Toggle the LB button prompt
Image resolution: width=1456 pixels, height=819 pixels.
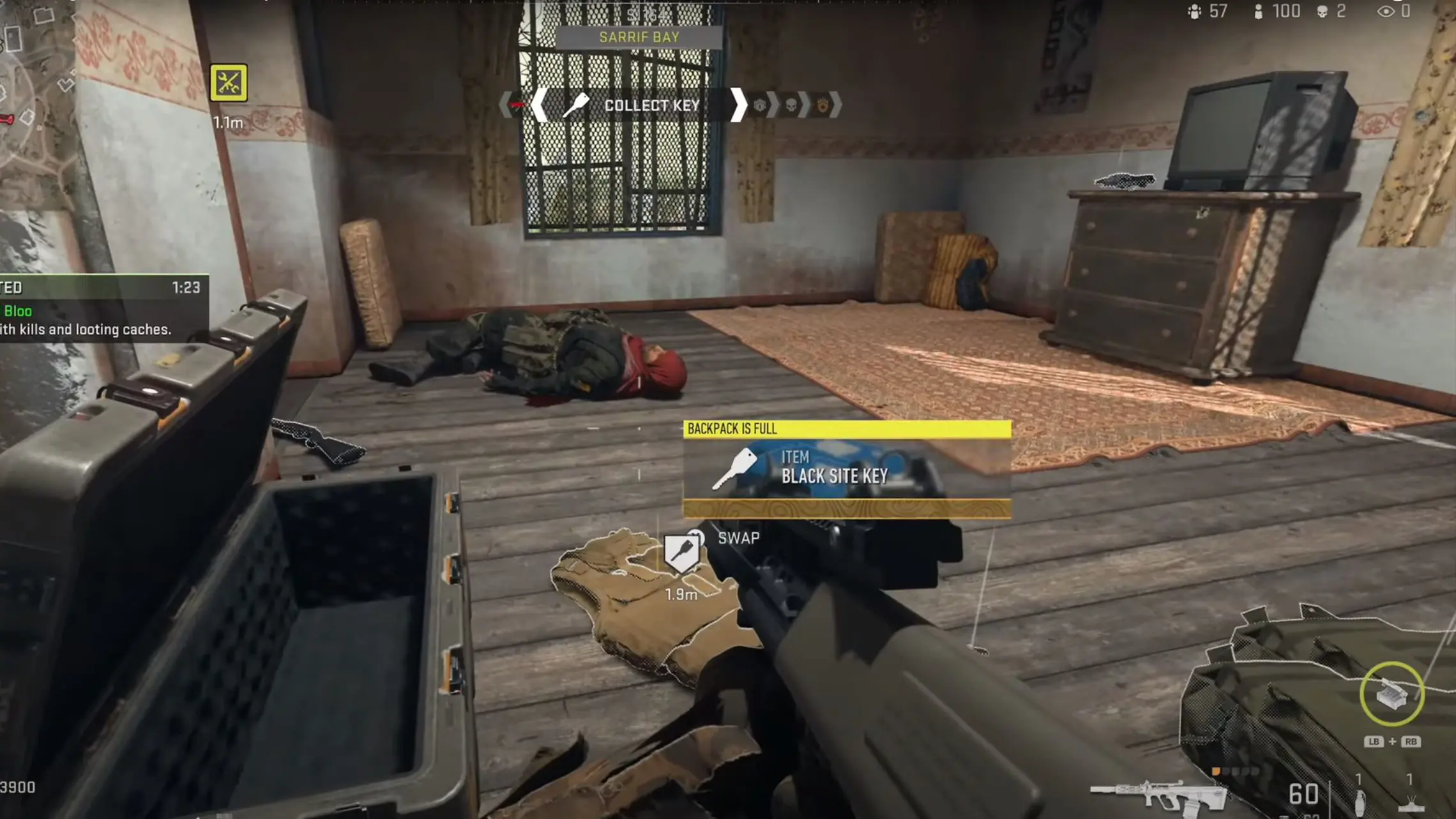[1375, 742]
